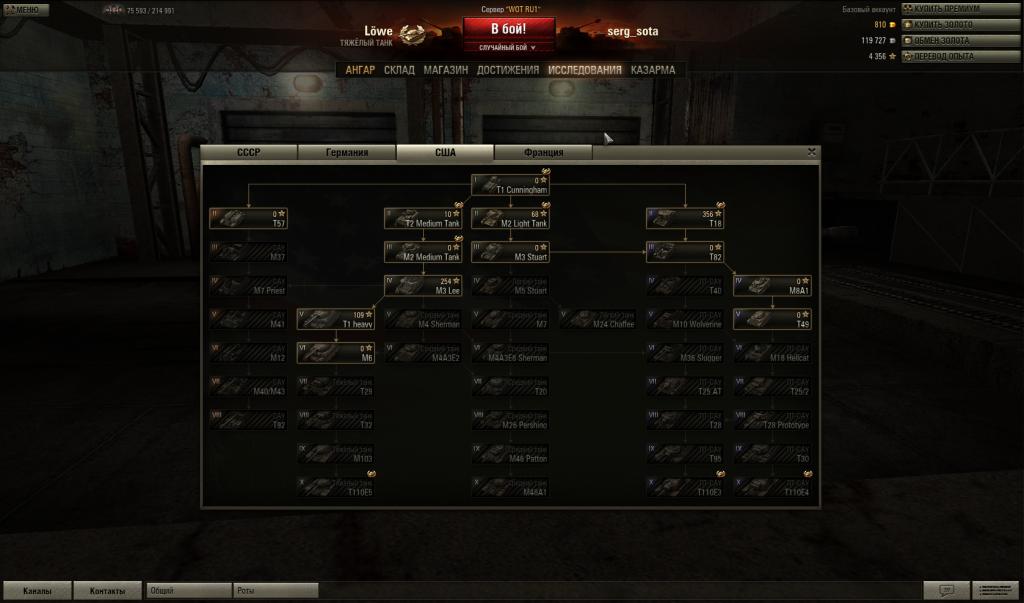Show the Достижения page

coord(507,70)
